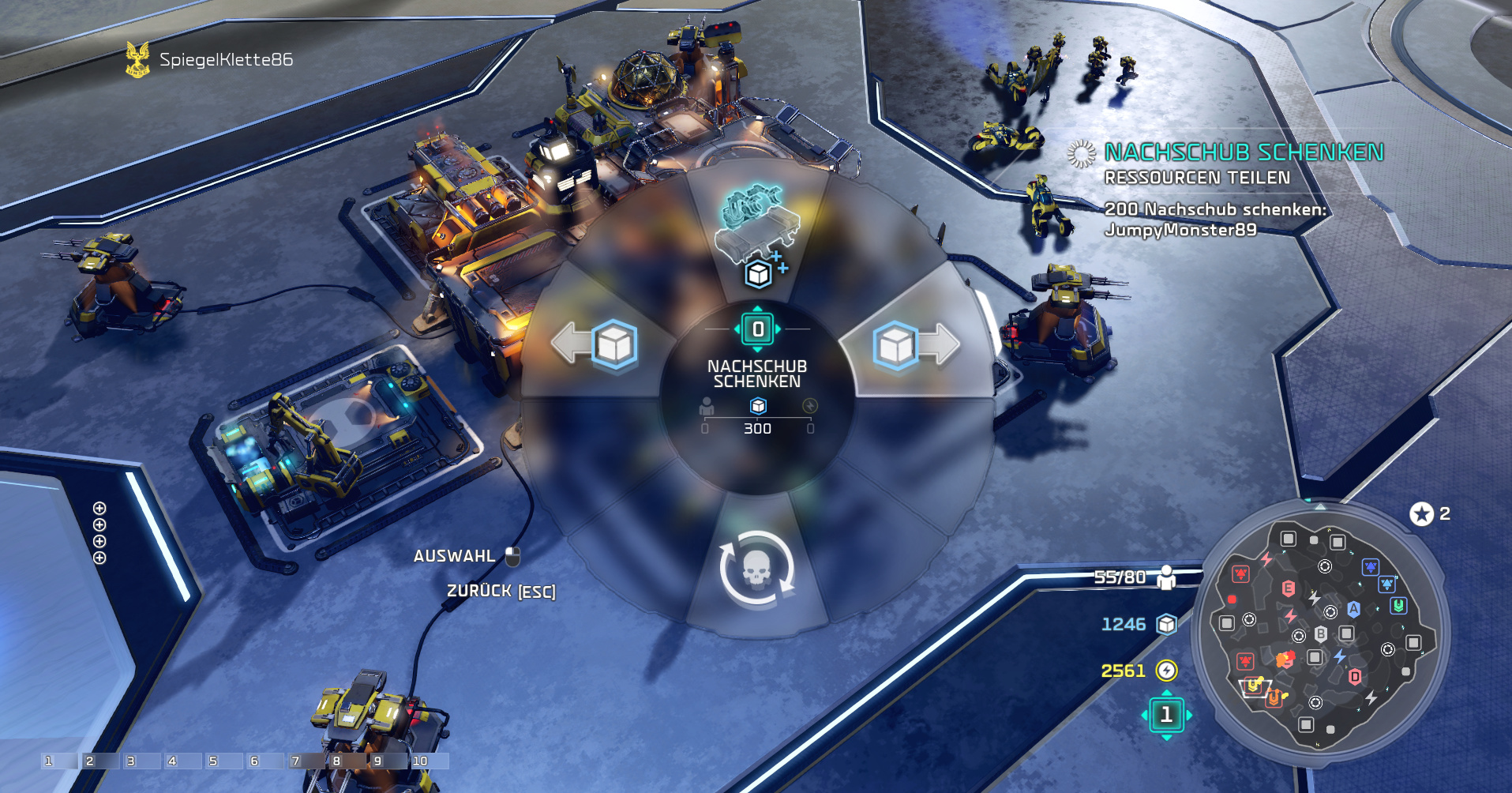Viewport: 1512px width, 793px height.
Task: Click red marker E on the minimap
Action: coord(1288,588)
